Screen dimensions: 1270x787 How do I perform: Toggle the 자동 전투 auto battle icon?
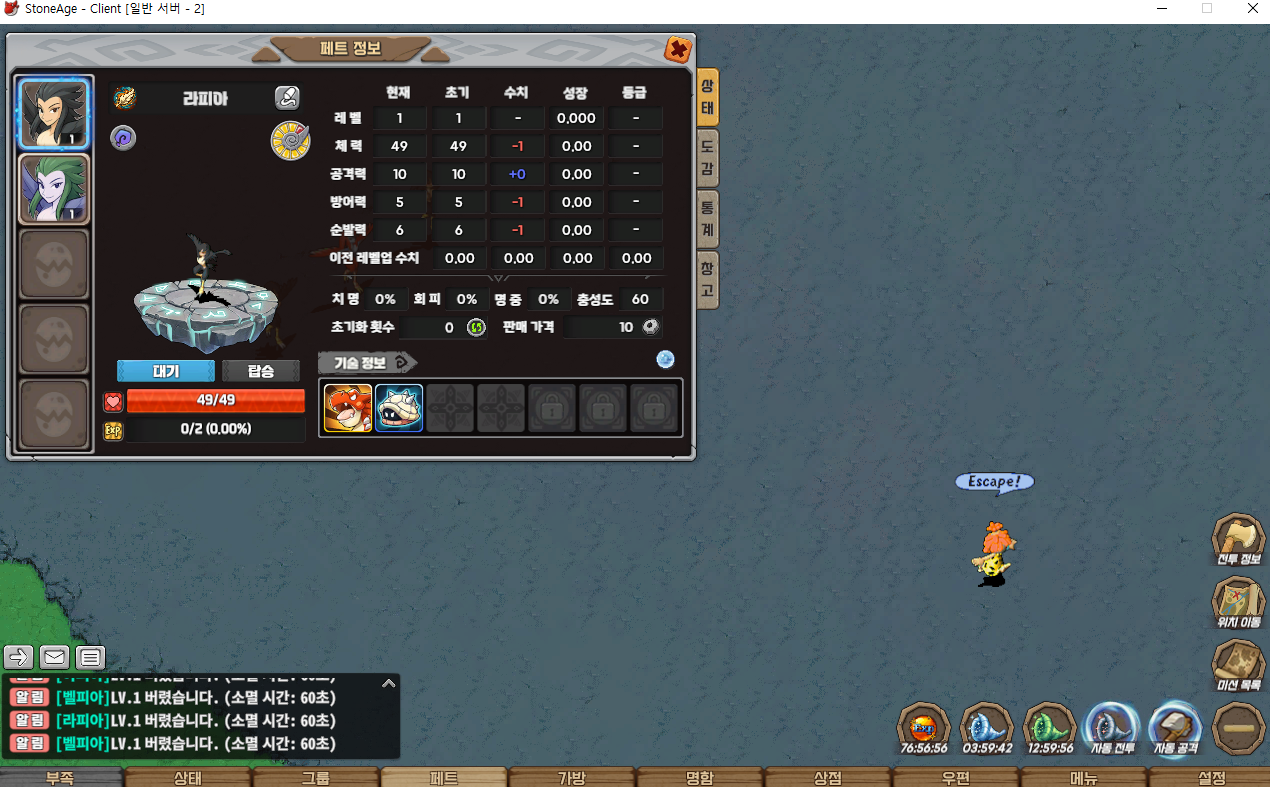pyautogui.click(x=1112, y=727)
